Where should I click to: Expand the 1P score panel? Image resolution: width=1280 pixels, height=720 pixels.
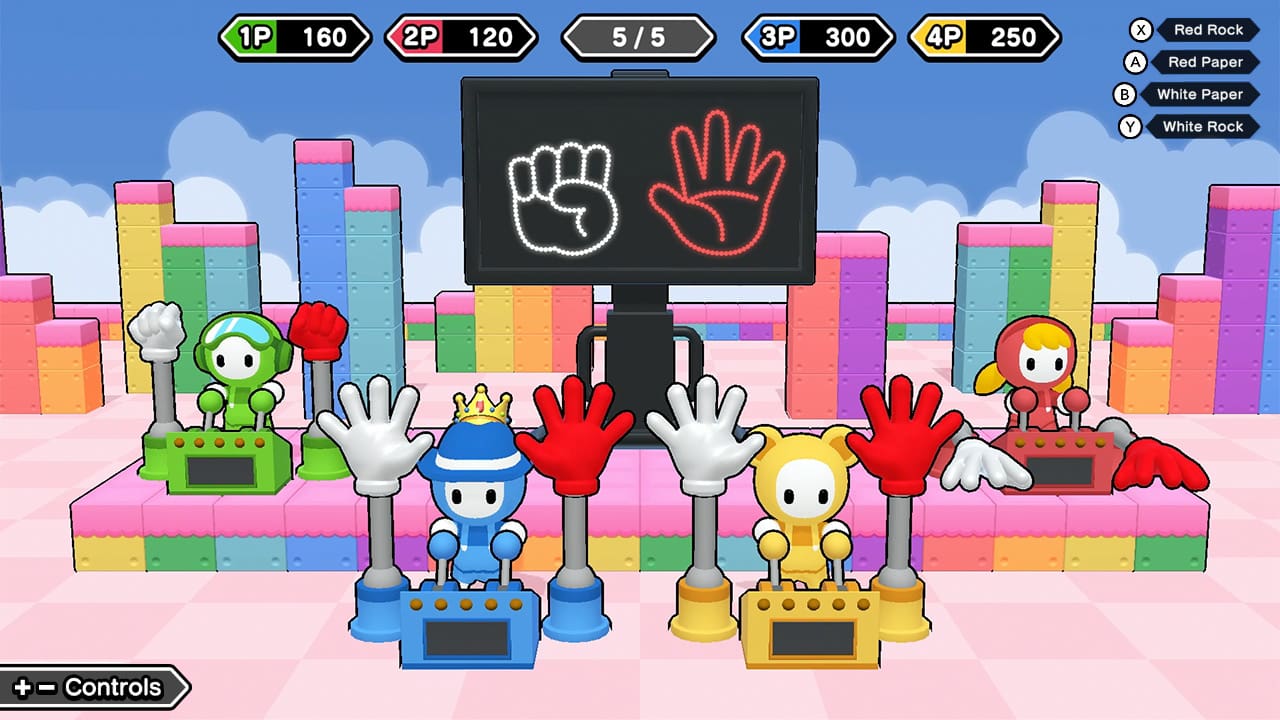[293, 38]
